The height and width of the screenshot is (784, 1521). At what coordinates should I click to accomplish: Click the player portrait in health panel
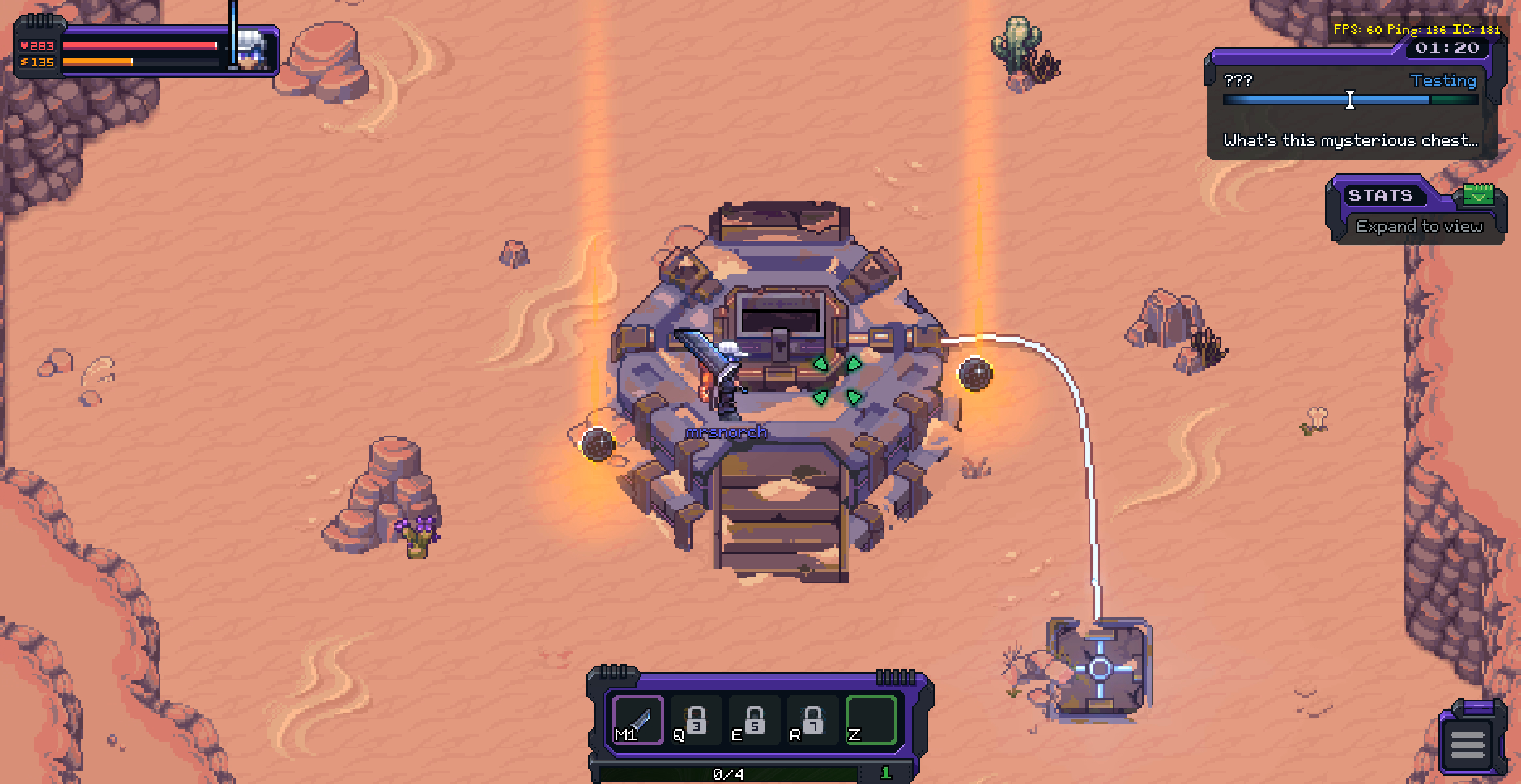click(253, 51)
